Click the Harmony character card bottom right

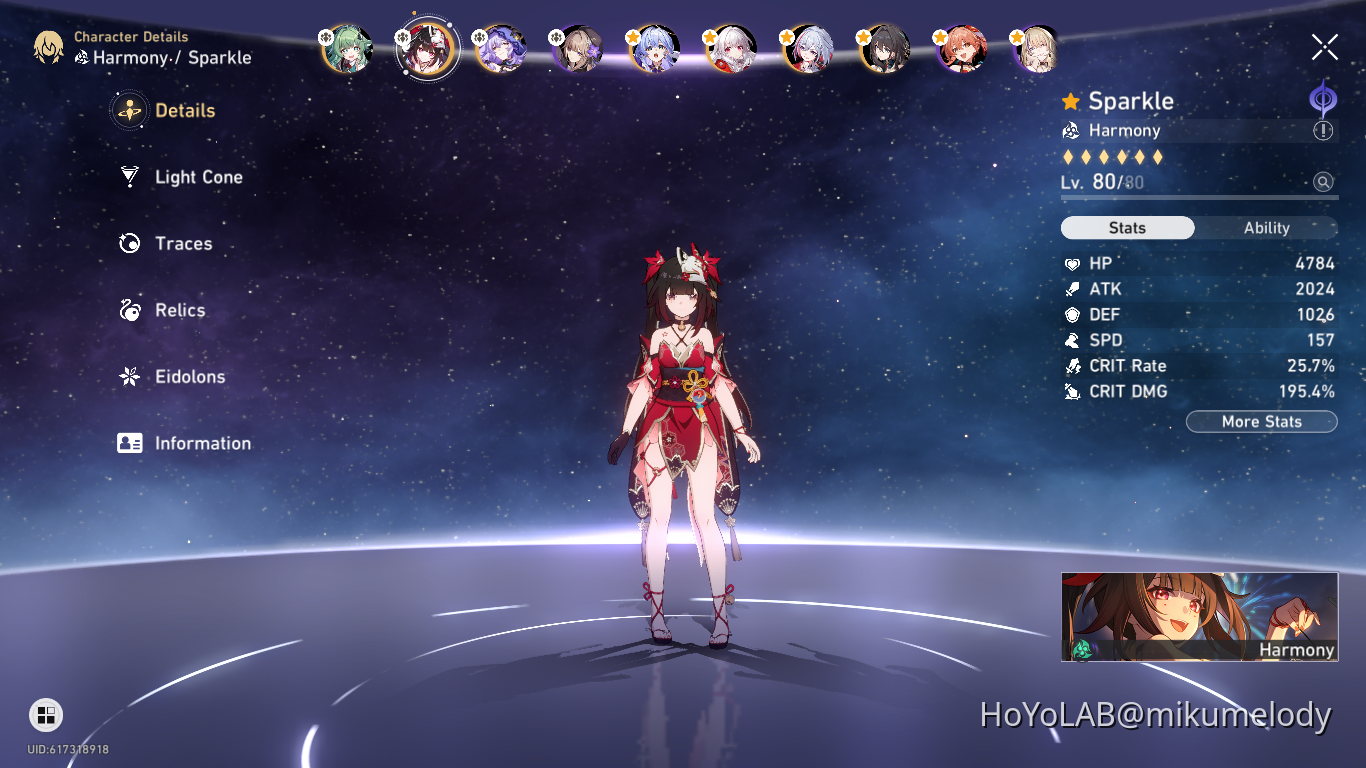tap(1198, 617)
